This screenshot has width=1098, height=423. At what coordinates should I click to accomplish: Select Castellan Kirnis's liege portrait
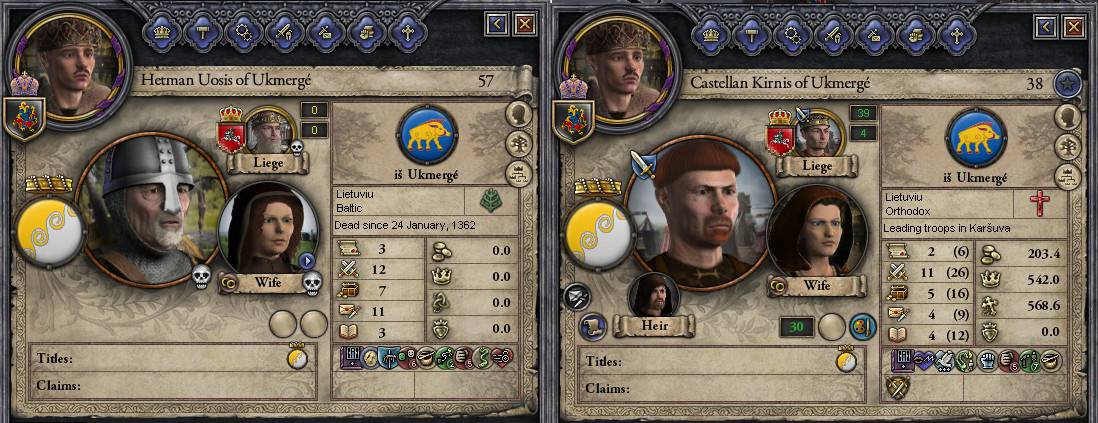pyautogui.click(x=818, y=130)
